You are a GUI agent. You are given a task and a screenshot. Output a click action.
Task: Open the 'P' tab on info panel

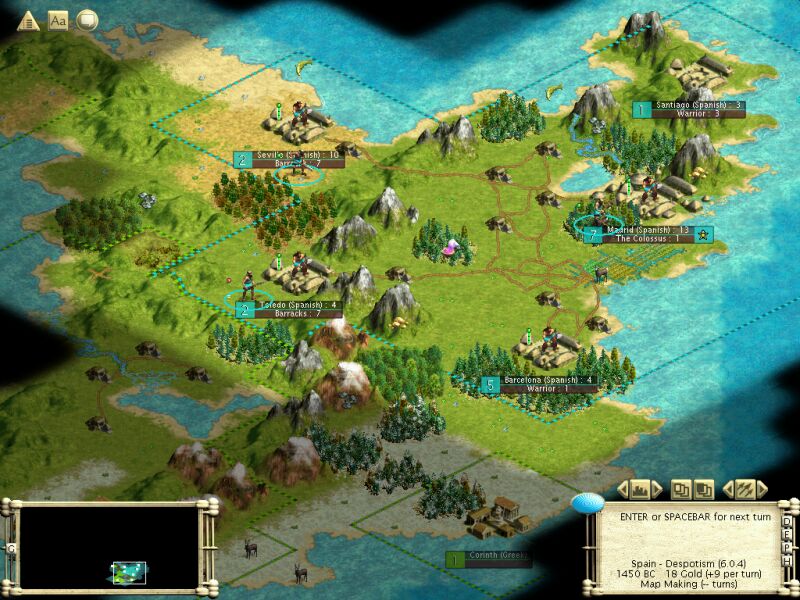788,548
